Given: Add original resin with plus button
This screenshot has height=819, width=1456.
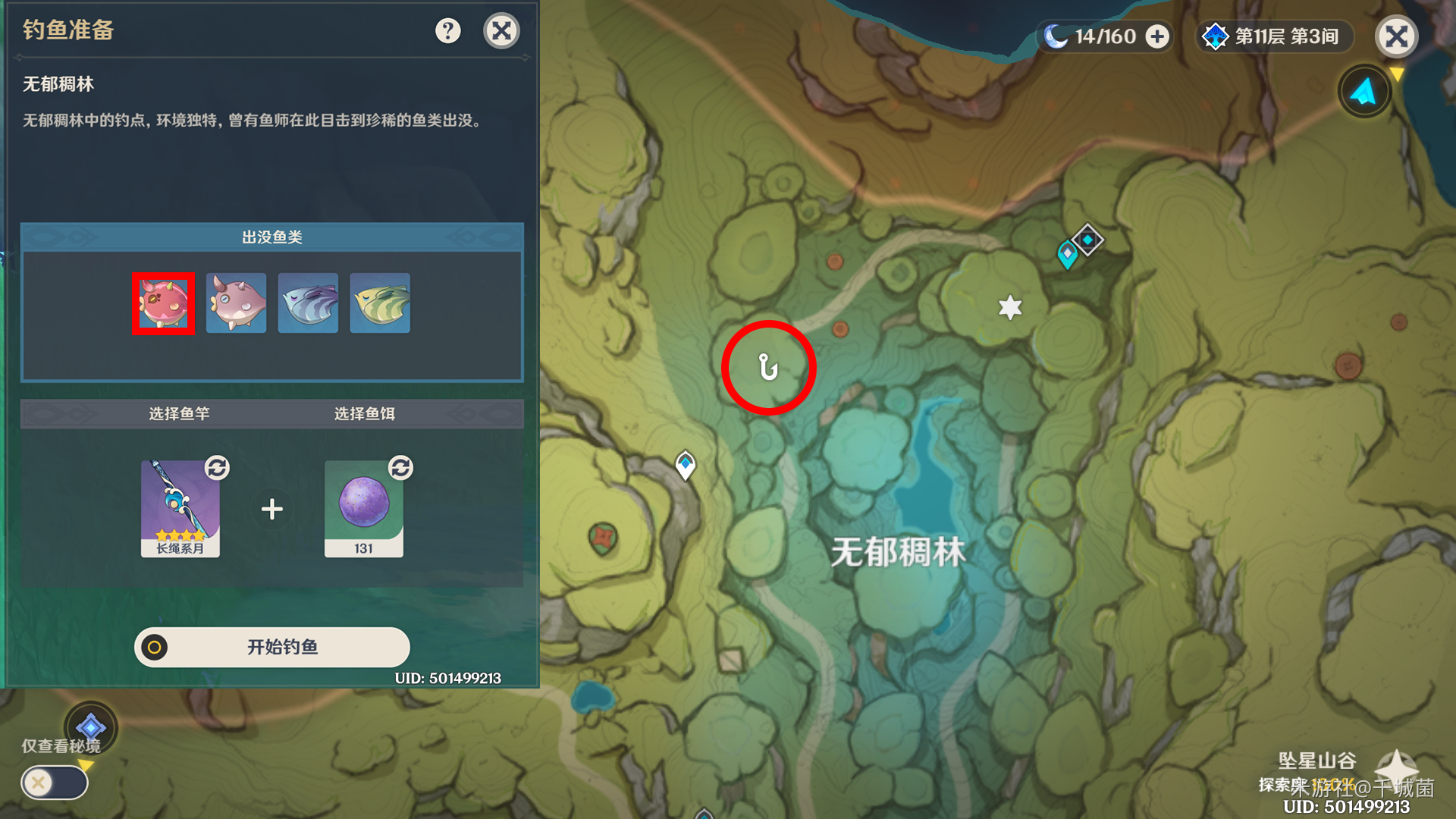Looking at the screenshot, I should tap(1157, 36).
